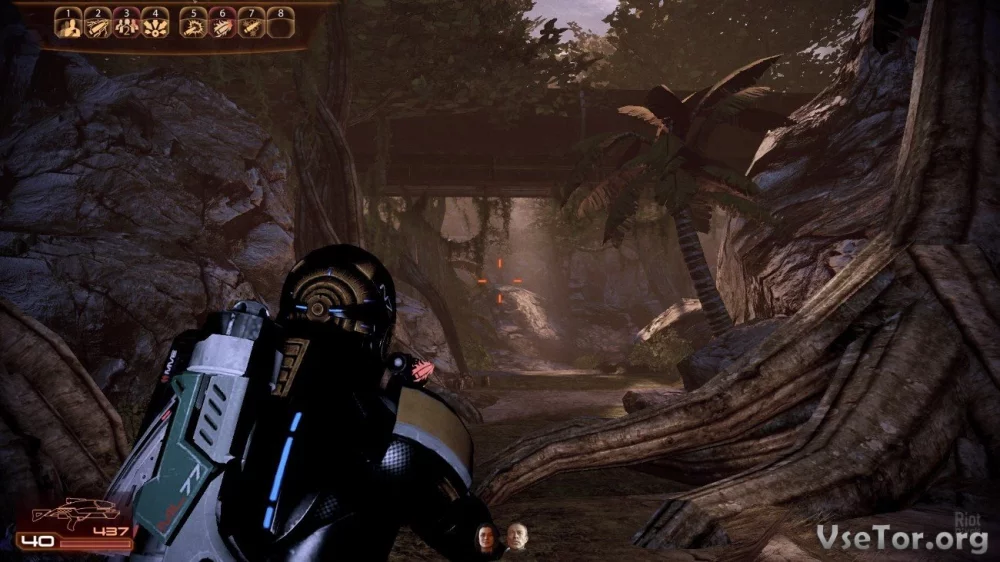
Task: Select the dark-haired female squadmate portrait
Action: coord(486,538)
